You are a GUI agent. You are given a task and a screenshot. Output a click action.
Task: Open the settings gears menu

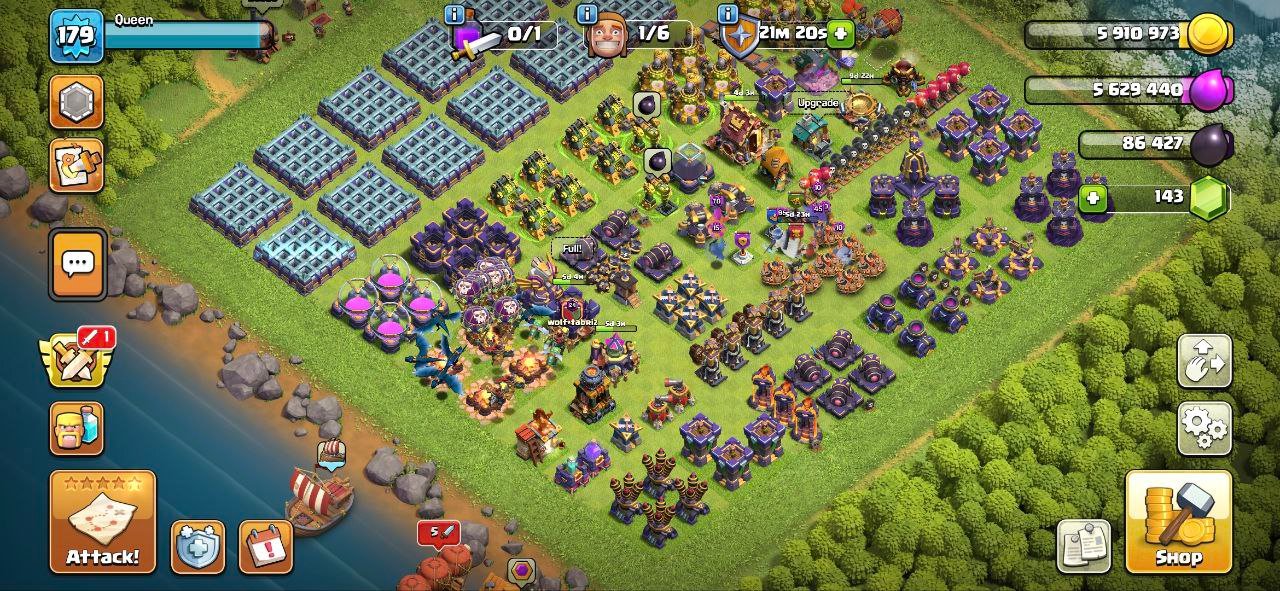pos(1204,429)
